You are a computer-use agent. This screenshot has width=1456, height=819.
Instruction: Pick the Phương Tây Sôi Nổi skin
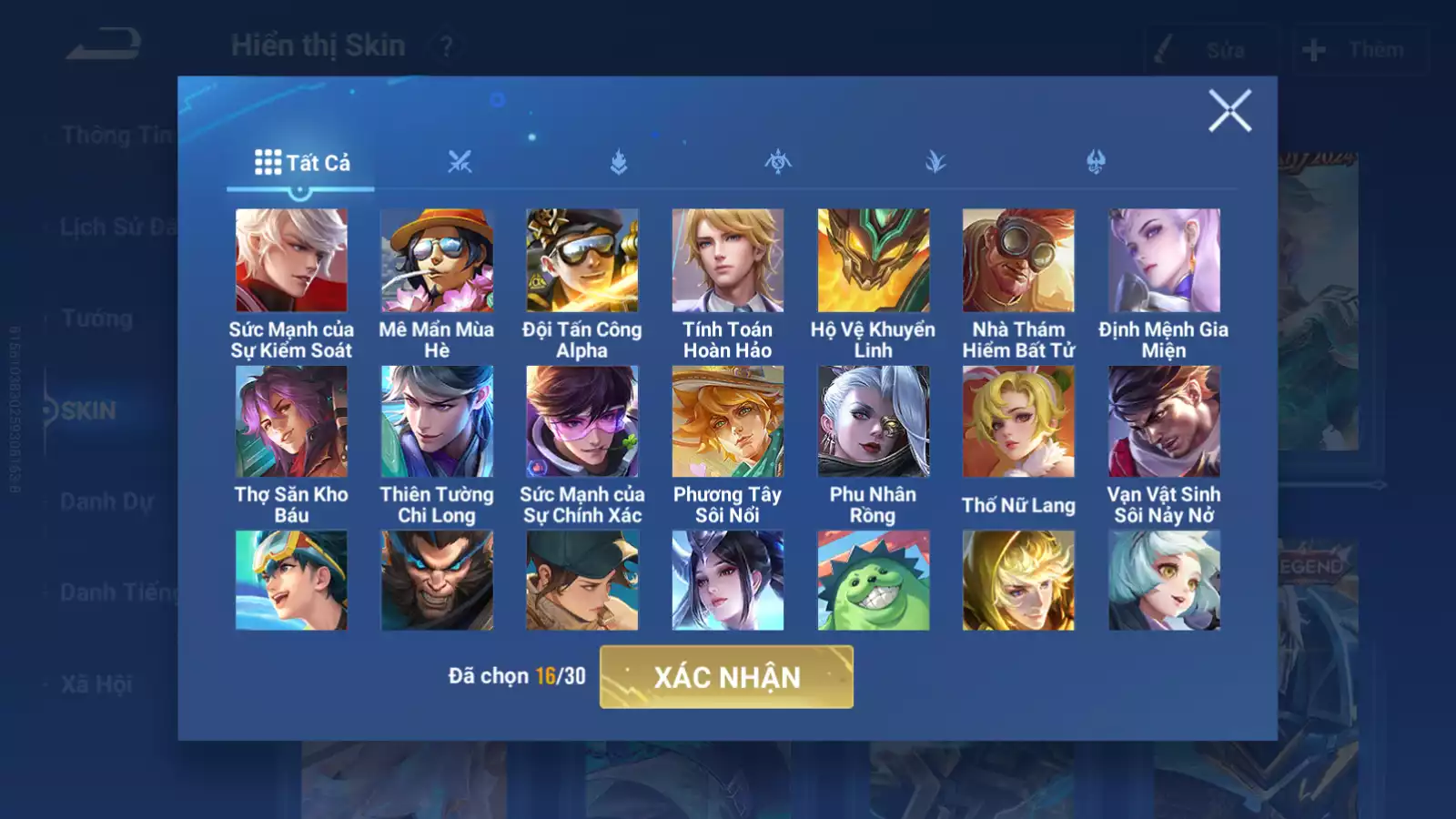click(x=728, y=422)
